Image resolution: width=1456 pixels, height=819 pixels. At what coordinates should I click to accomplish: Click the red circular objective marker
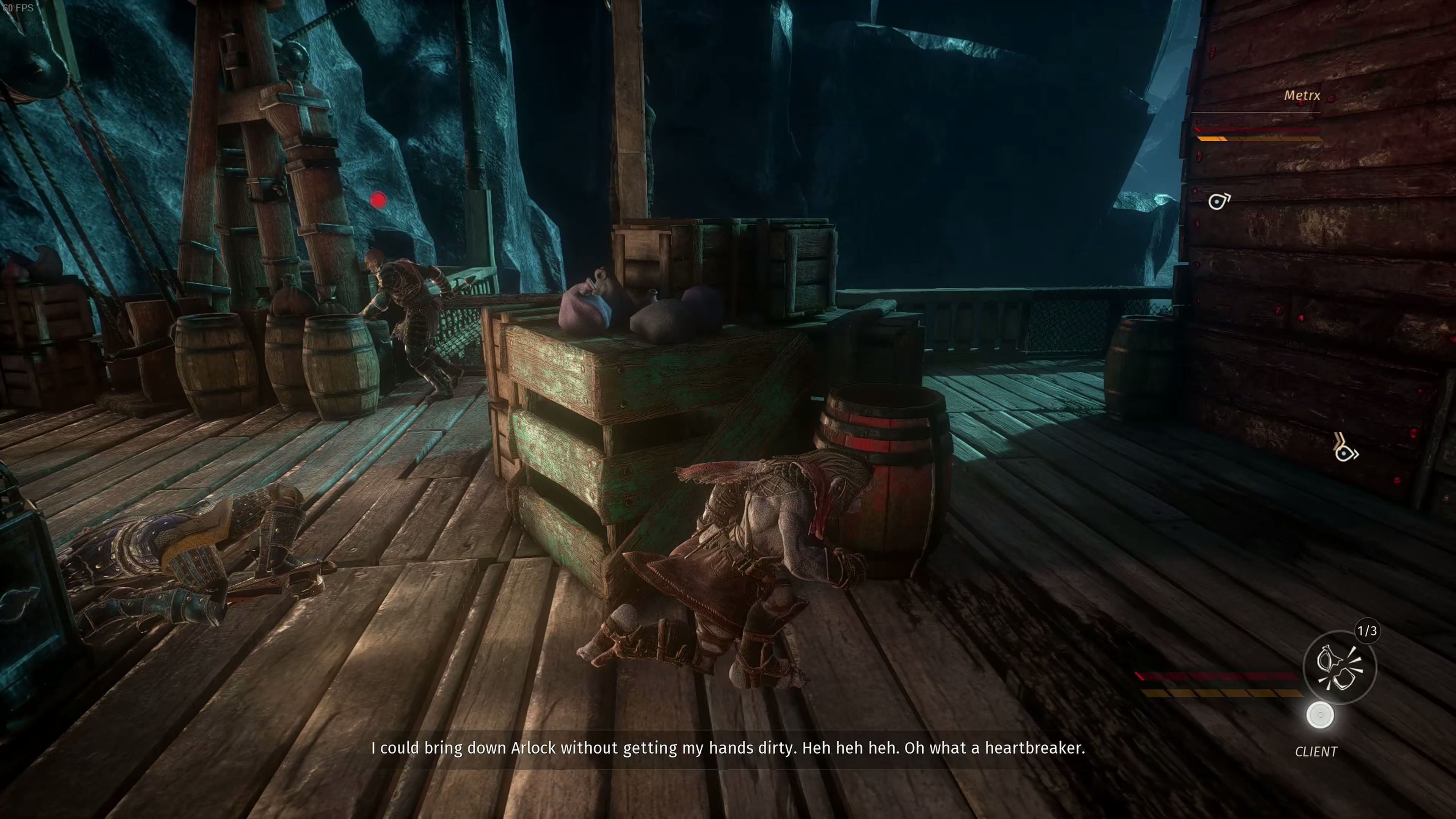tap(378, 199)
